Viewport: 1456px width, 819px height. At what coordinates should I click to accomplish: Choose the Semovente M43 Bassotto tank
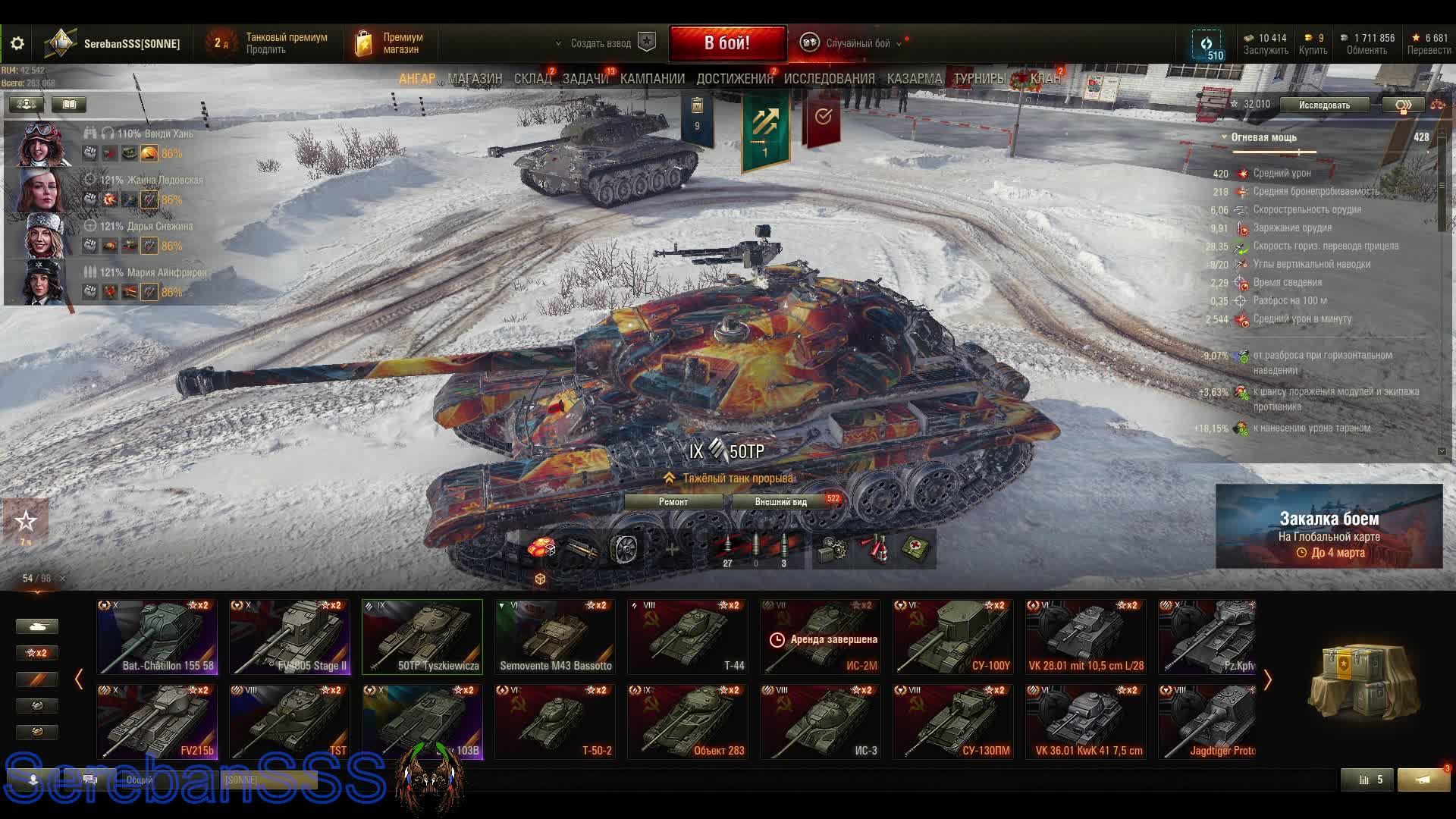click(555, 637)
